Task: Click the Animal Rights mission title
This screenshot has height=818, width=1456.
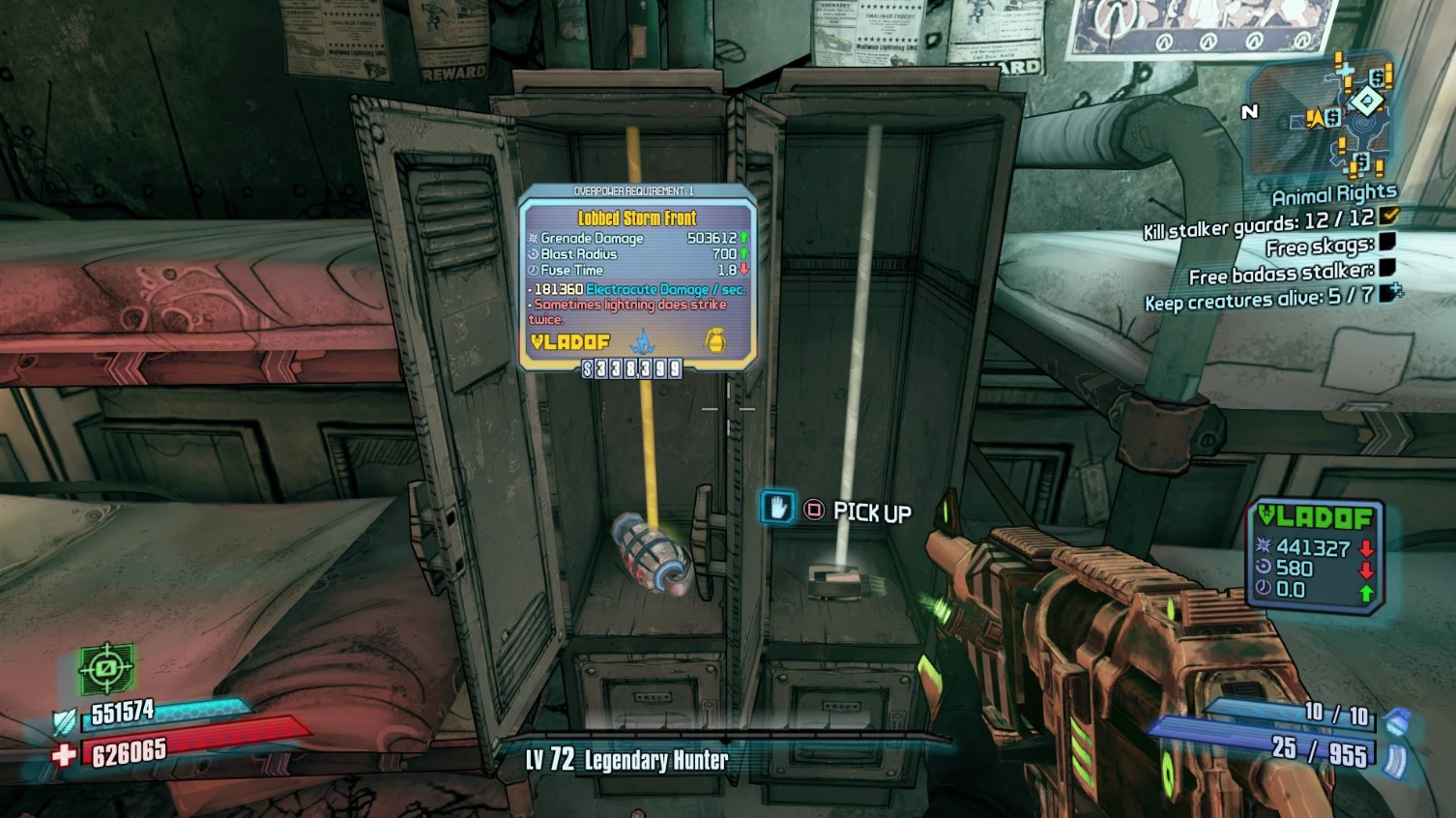Action: pos(1333,194)
